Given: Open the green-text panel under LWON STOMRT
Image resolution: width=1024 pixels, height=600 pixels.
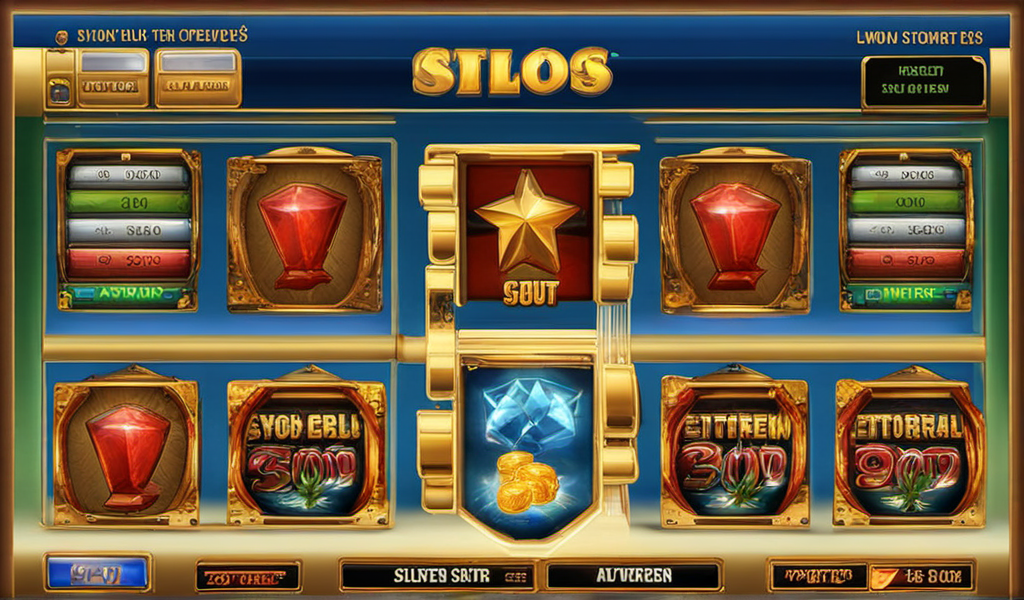Looking at the screenshot, I should coord(922,82).
